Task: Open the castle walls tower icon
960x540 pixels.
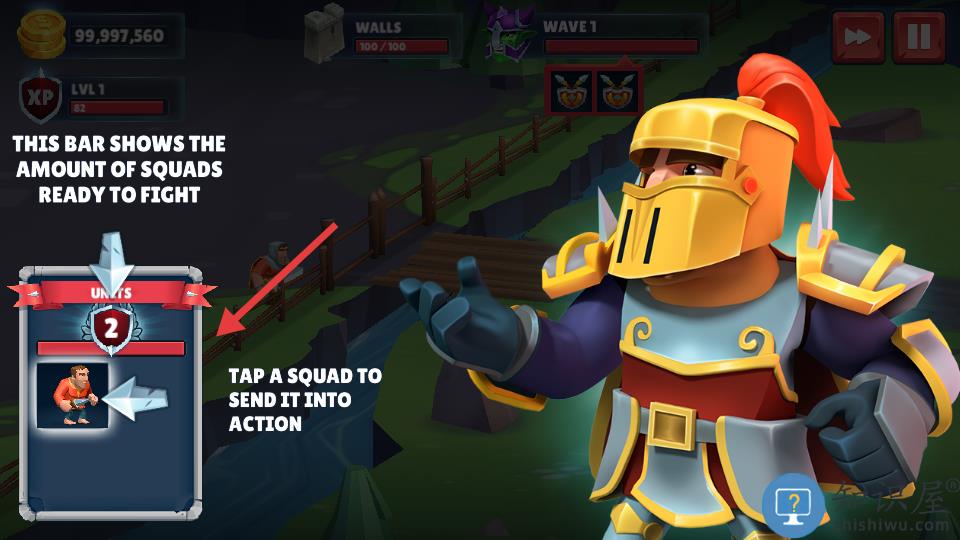Action: pyautogui.click(x=325, y=35)
